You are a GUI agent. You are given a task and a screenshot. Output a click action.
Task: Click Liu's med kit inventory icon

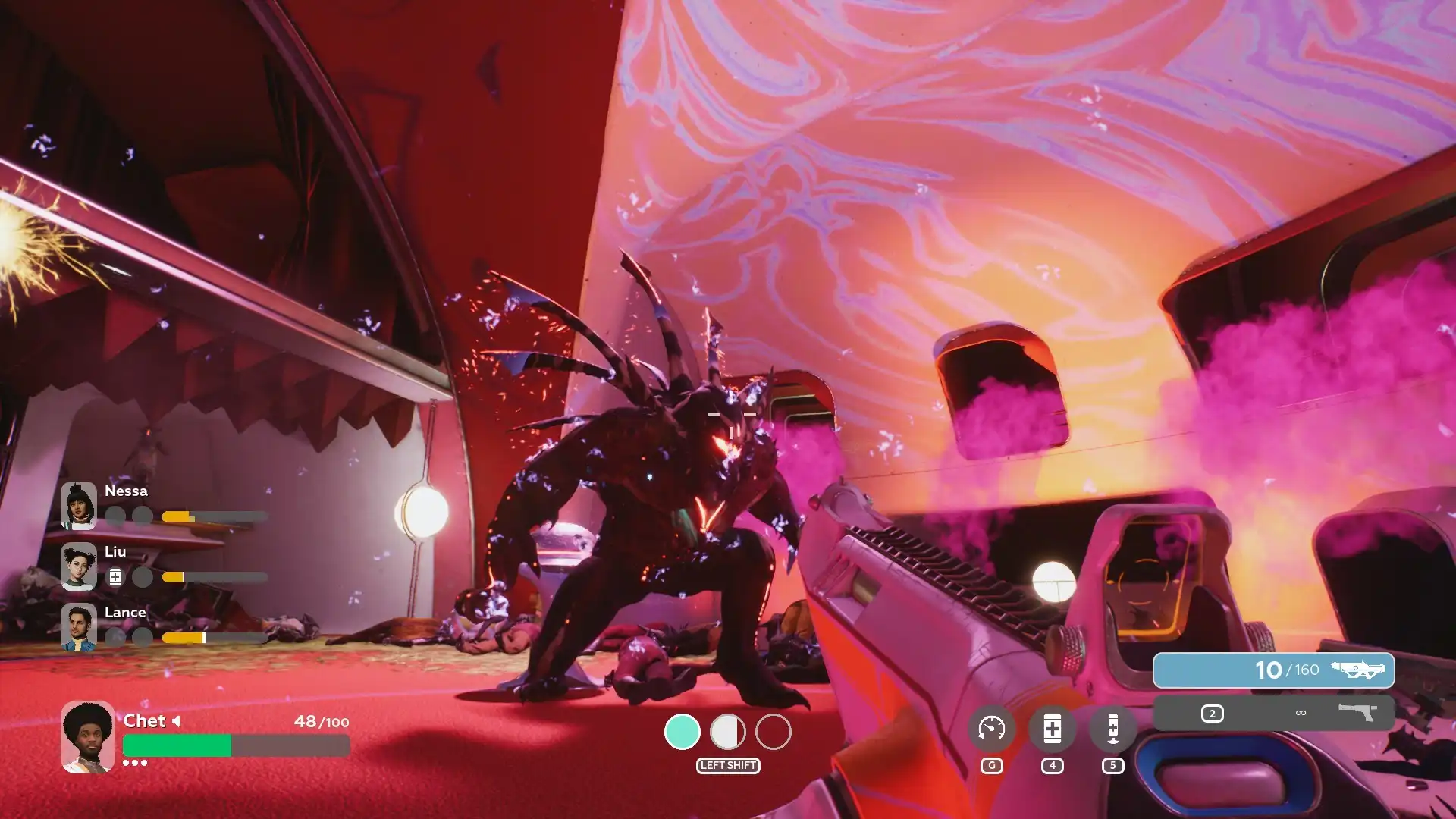[x=115, y=577]
